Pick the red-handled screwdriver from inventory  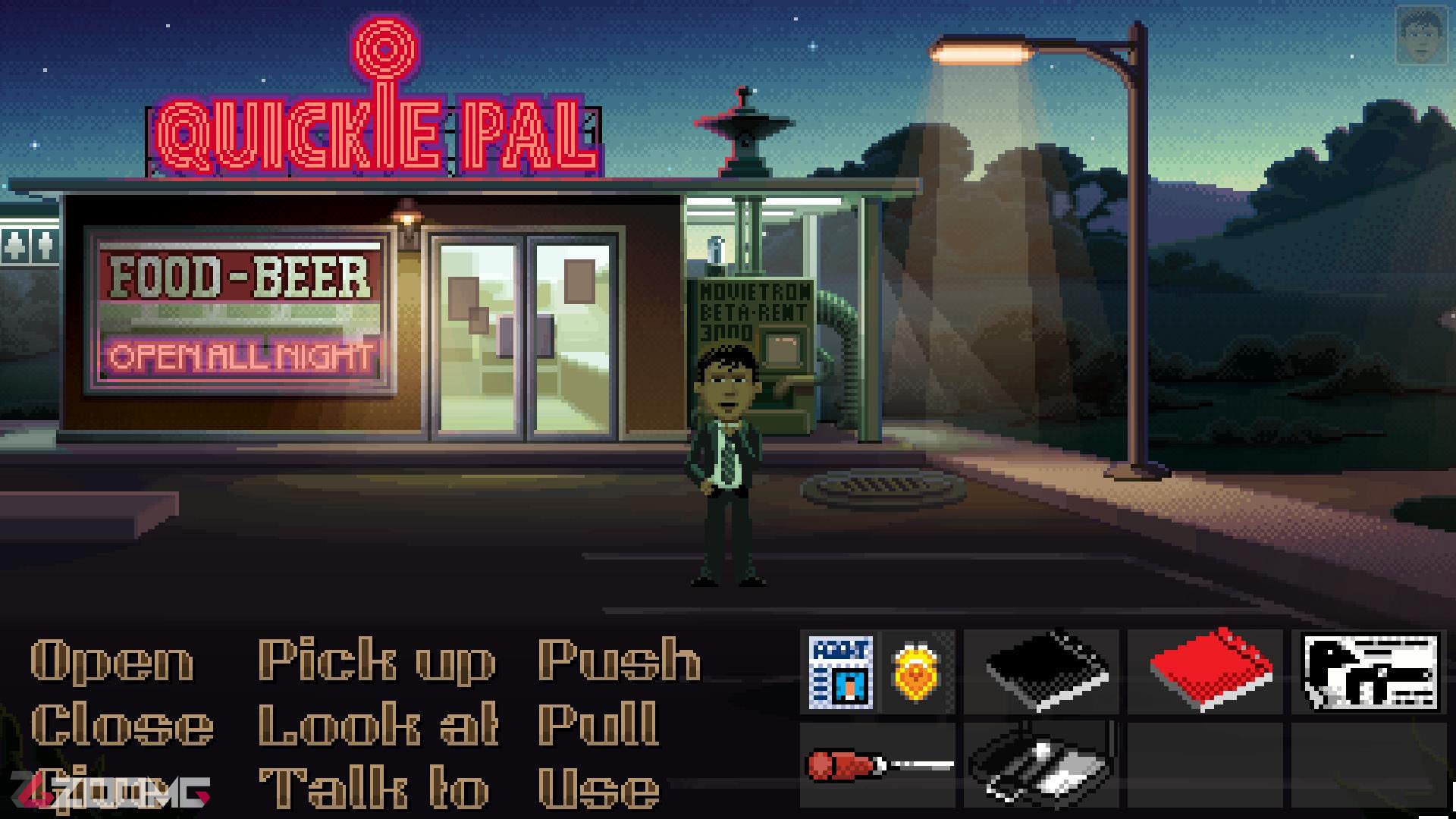coord(878,764)
